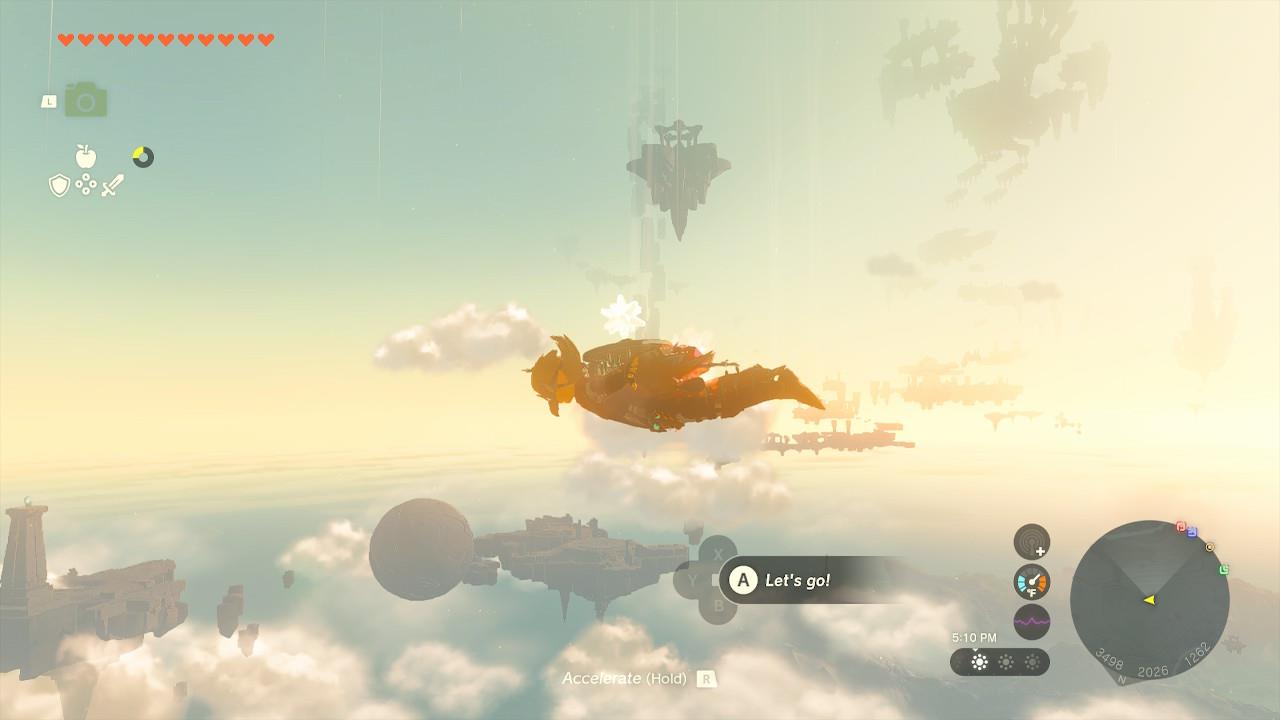Open the circular minimap
The height and width of the screenshot is (720, 1280).
pyautogui.click(x=1149, y=600)
